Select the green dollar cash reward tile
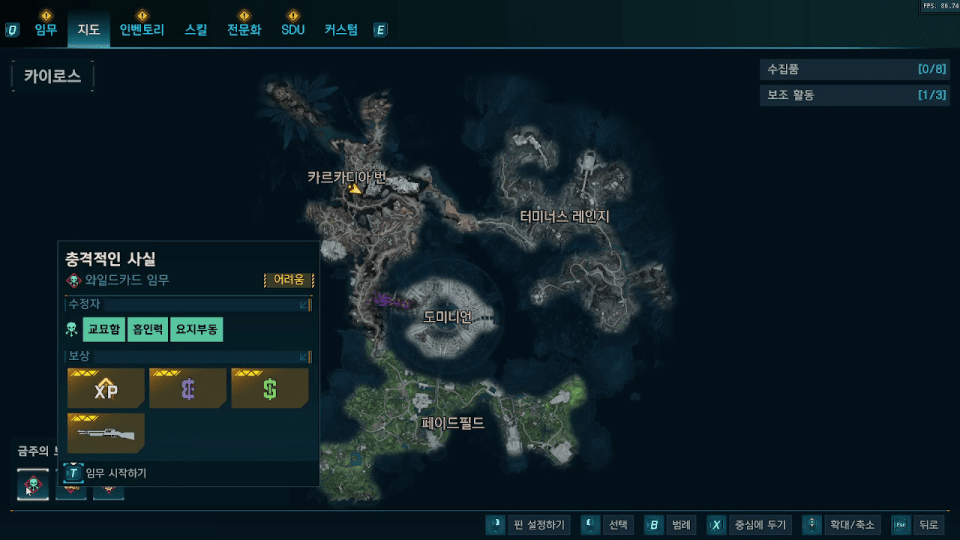 coord(270,389)
